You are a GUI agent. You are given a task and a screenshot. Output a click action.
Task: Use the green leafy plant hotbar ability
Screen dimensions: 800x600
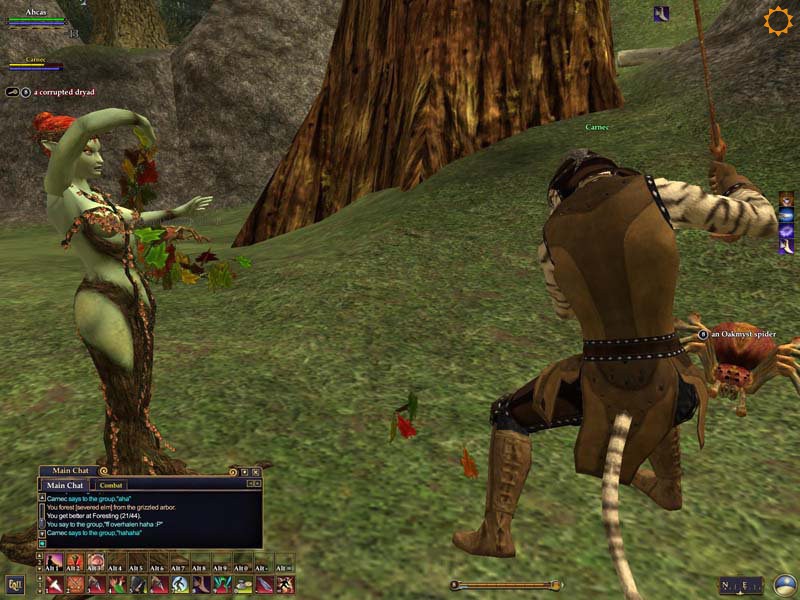243,584
